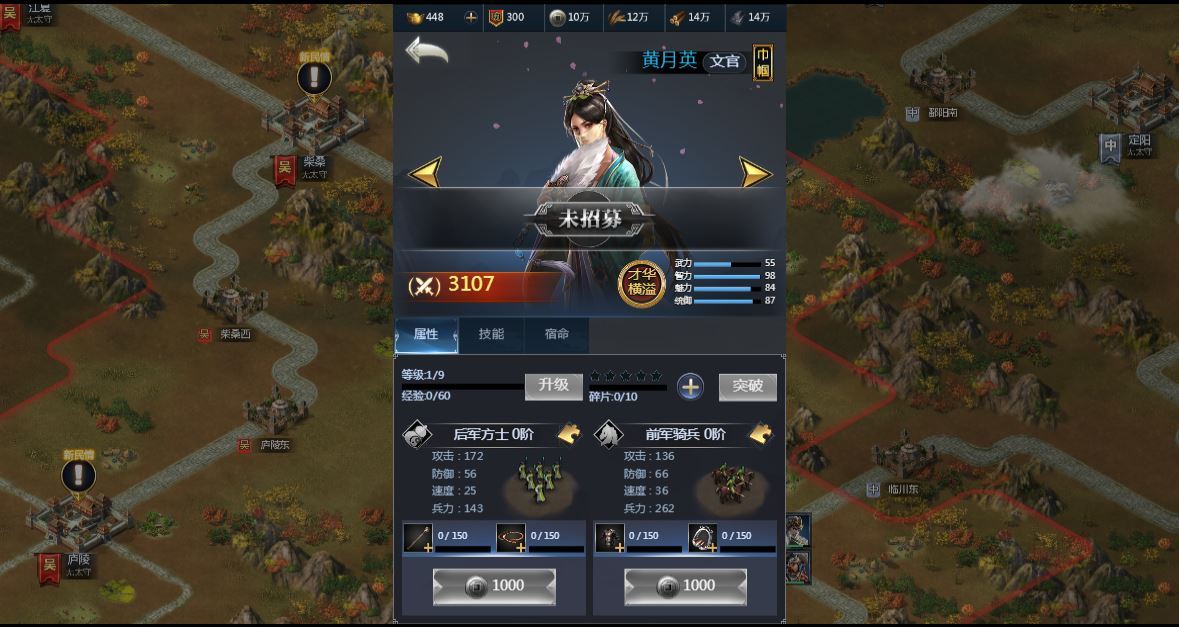Upgrade 后军方士 for 1000 coins
Screen dimensions: 1179x627
tap(494, 586)
